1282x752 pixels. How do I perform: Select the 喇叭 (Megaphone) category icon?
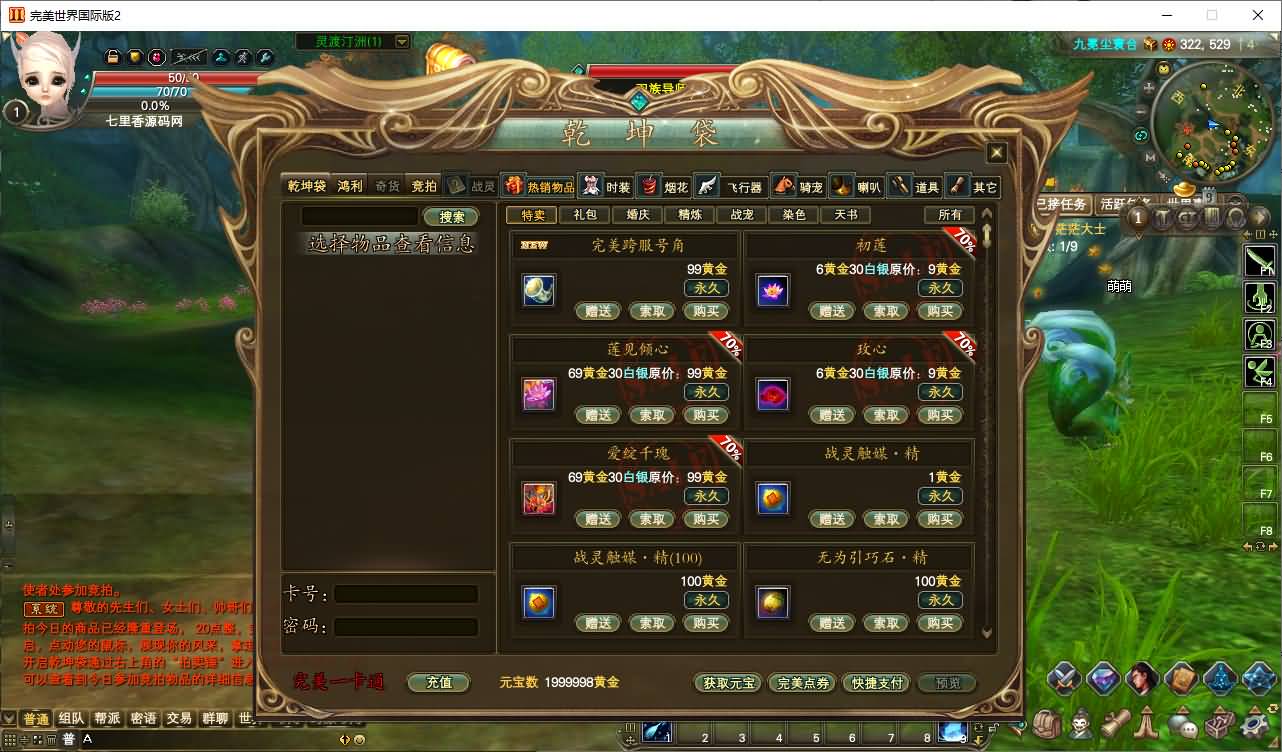tap(841, 186)
